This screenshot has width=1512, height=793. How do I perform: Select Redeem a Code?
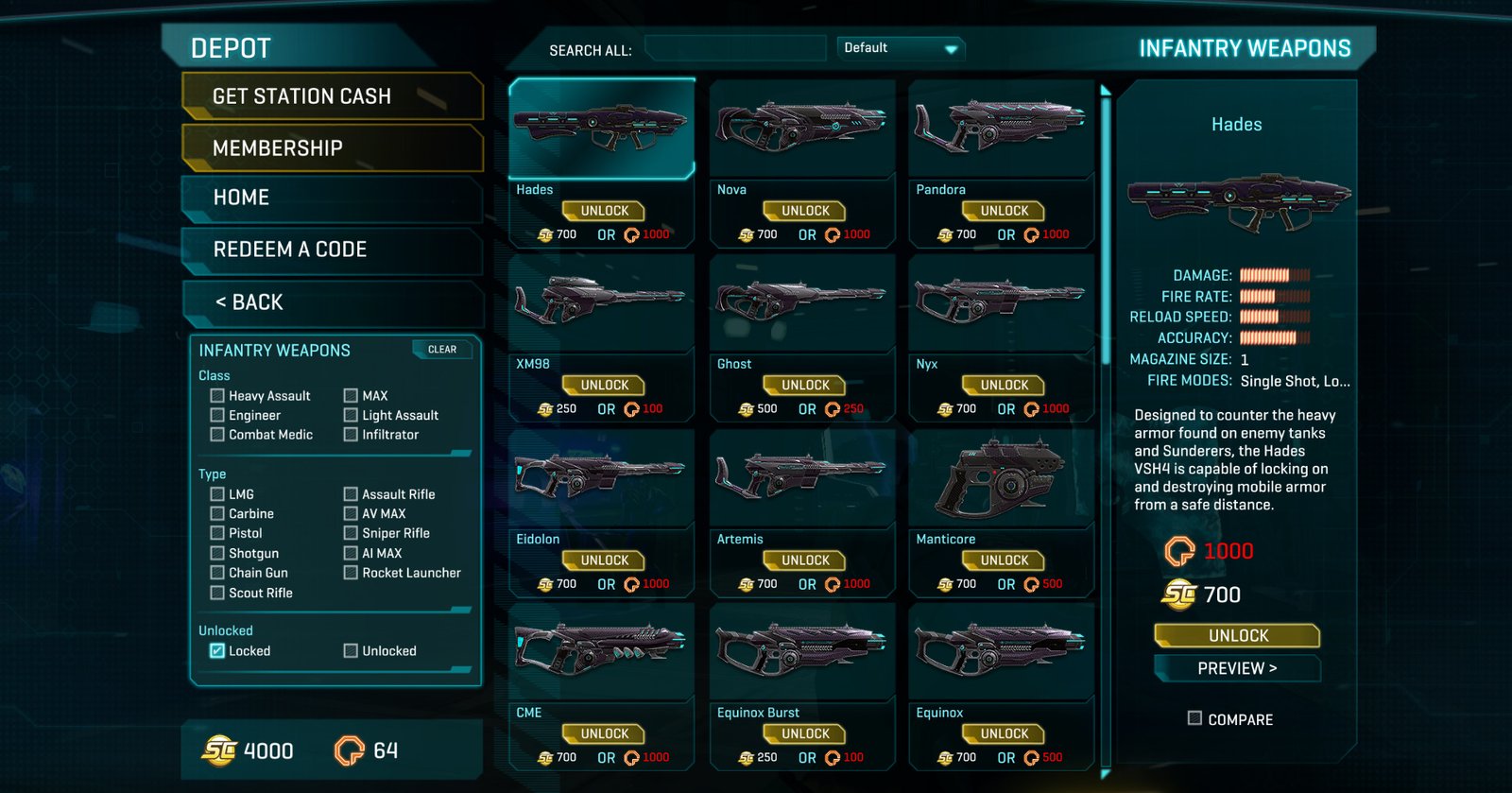point(331,250)
